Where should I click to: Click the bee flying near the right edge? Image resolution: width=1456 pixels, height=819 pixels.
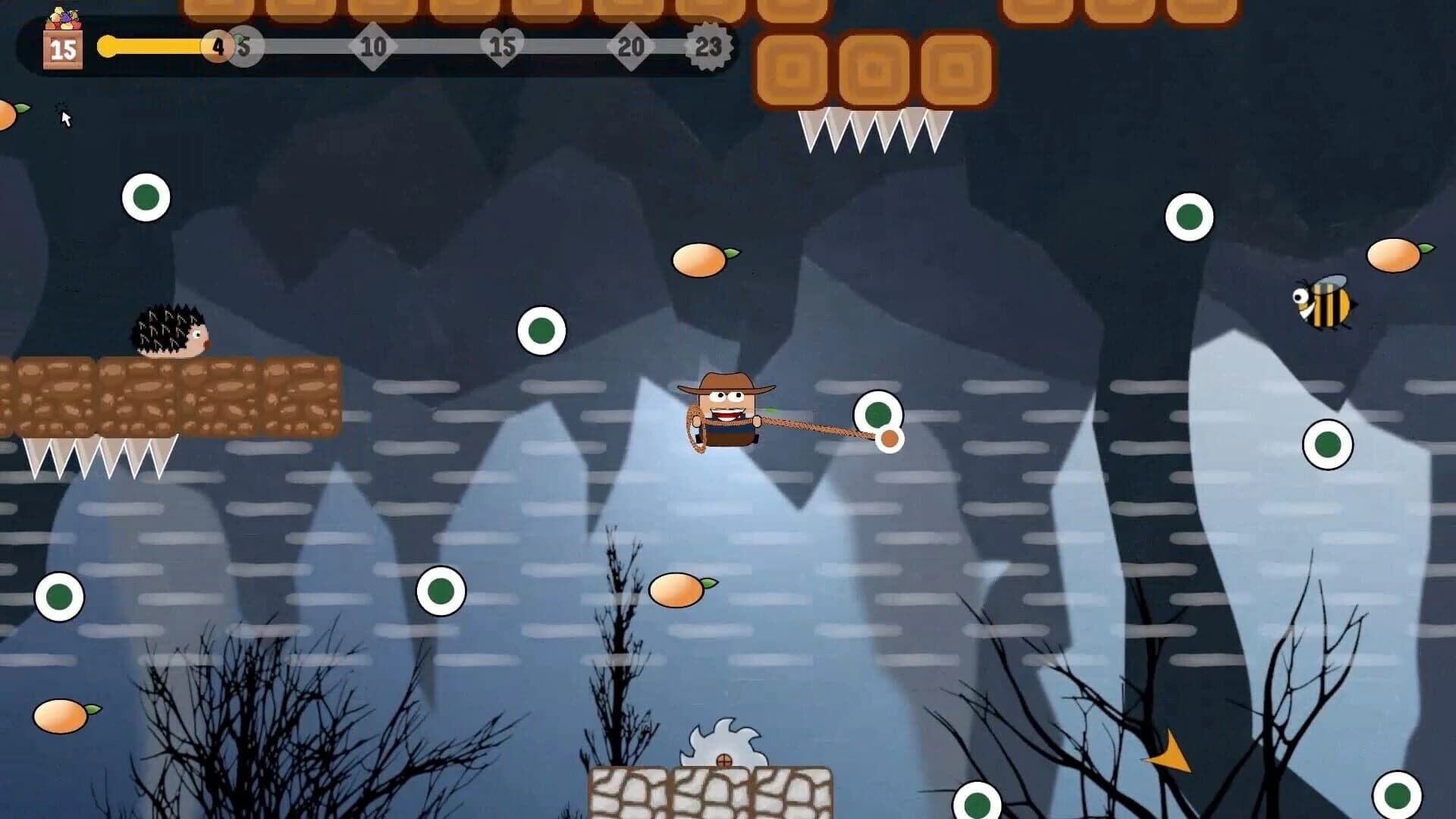[1323, 303]
